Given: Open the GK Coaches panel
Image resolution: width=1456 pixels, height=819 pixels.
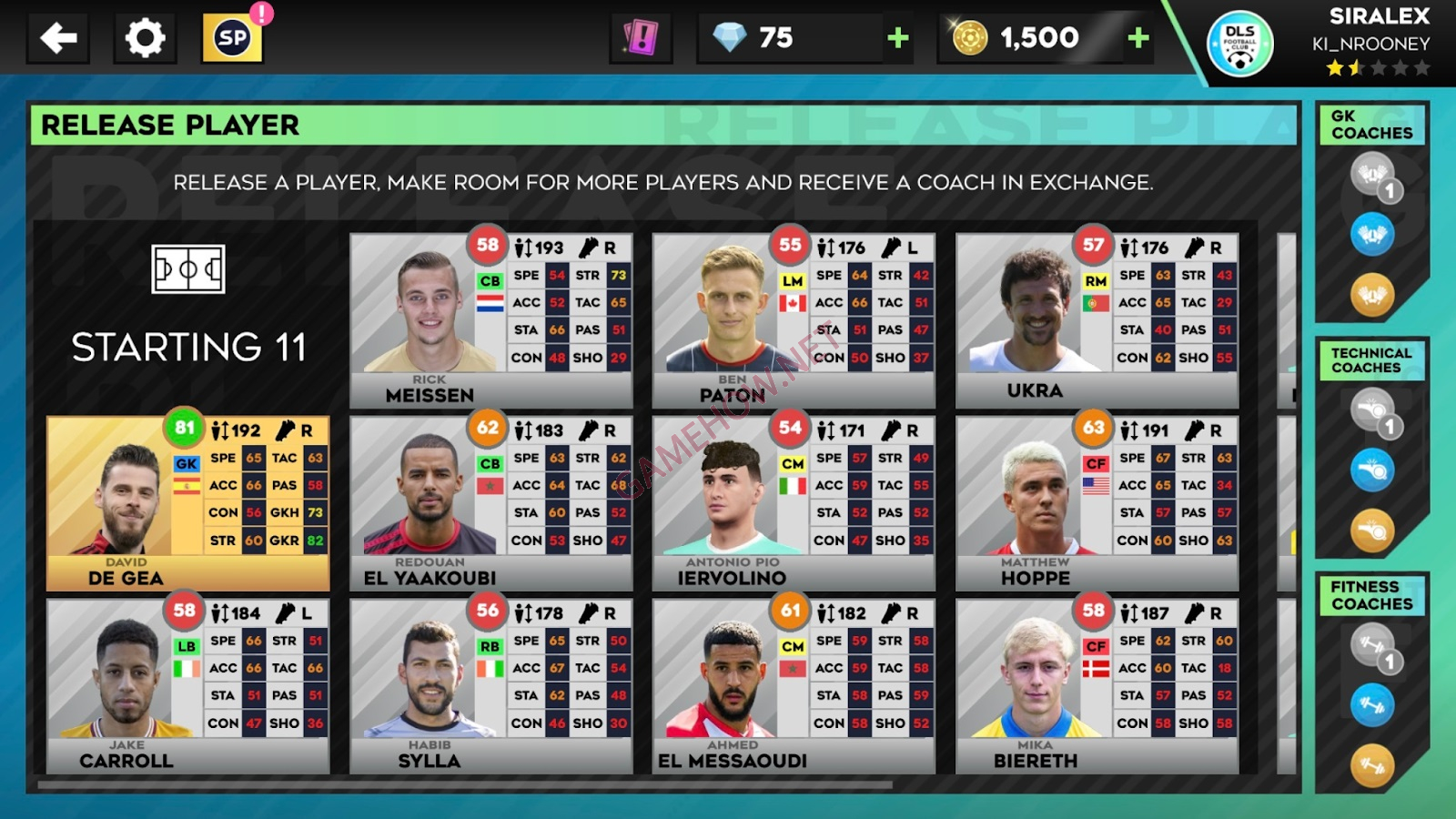Looking at the screenshot, I should (1372, 126).
